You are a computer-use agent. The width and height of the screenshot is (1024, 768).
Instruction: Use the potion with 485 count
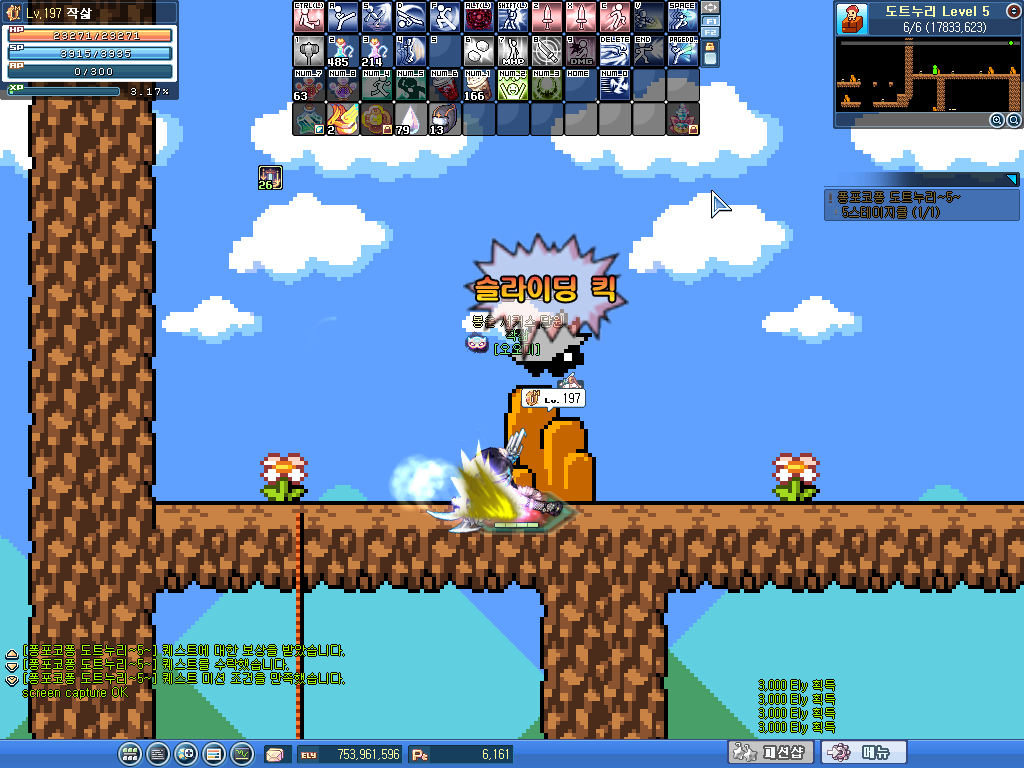[x=343, y=51]
